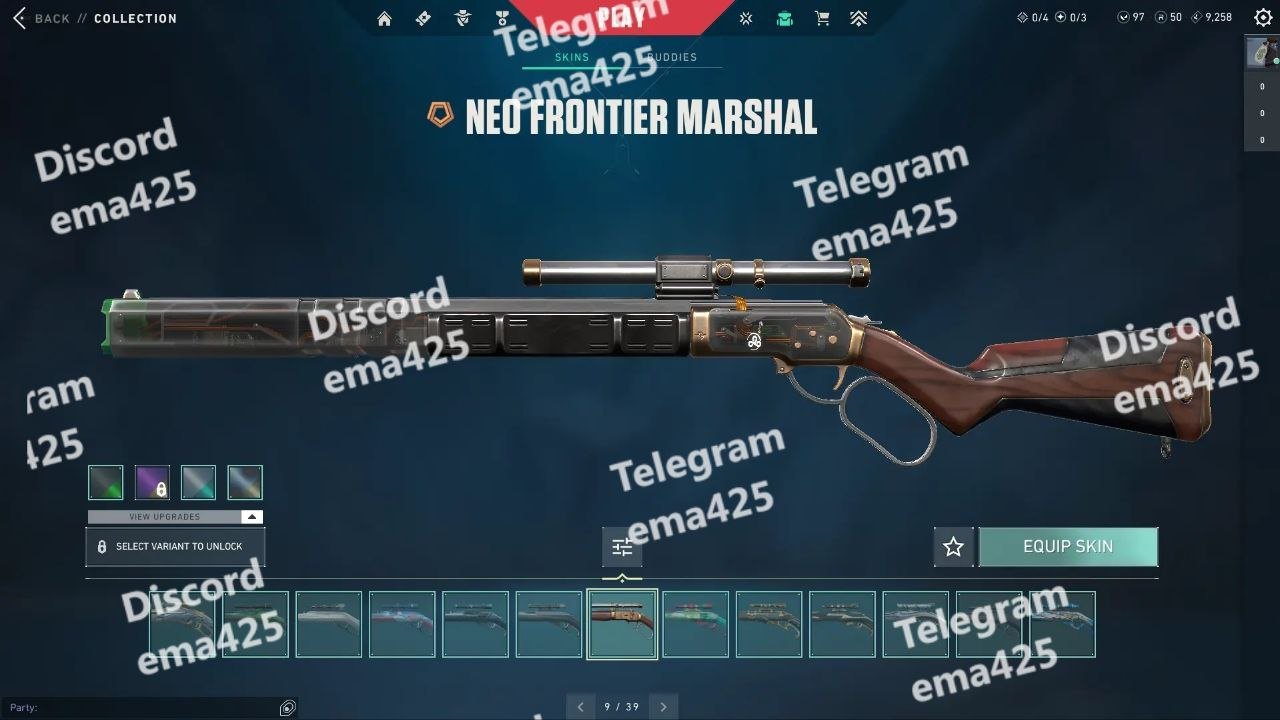The height and width of the screenshot is (720, 1280).
Task: Select the red and blue Marshal skin thumbnail
Action: 402,624
